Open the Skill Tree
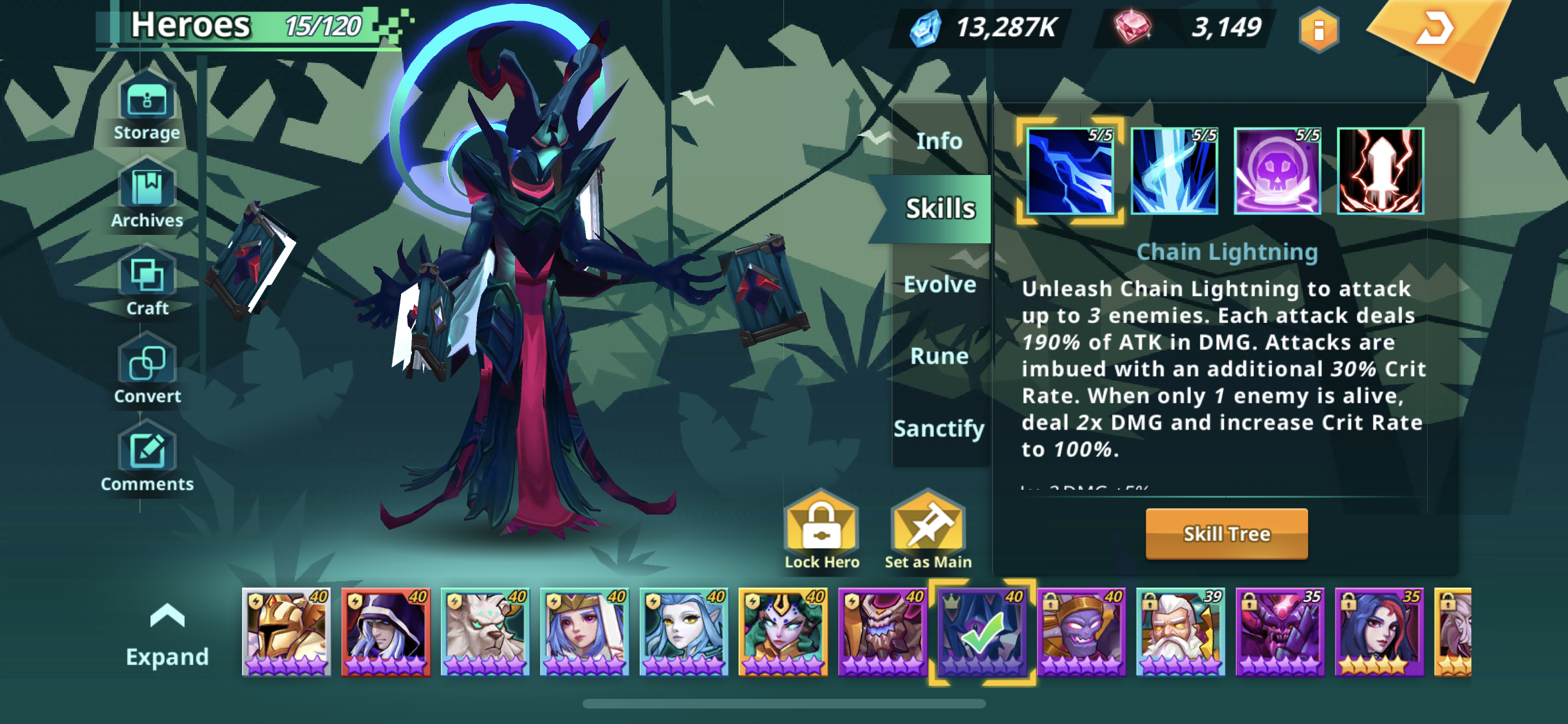The width and height of the screenshot is (1568, 724). [1226, 534]
